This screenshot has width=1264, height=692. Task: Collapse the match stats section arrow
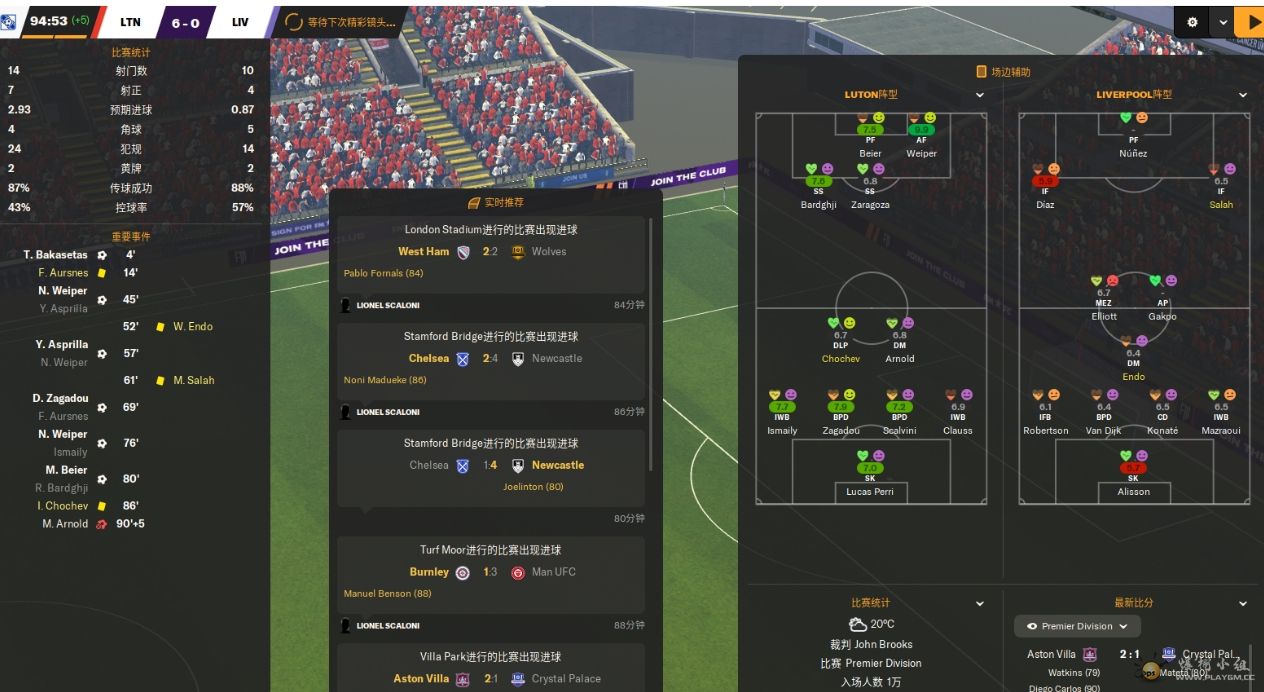(980, 604)
